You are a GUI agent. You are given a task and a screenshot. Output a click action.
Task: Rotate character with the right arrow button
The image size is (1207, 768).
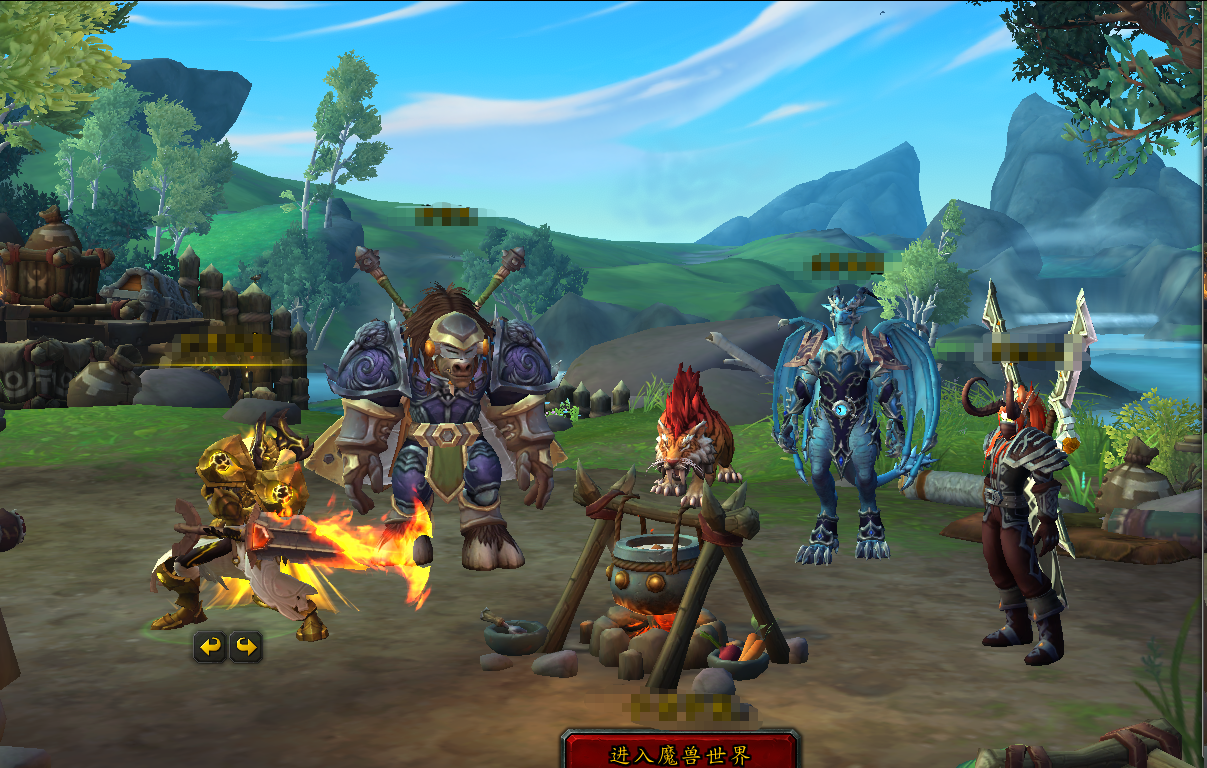click(x=246, y=647)
